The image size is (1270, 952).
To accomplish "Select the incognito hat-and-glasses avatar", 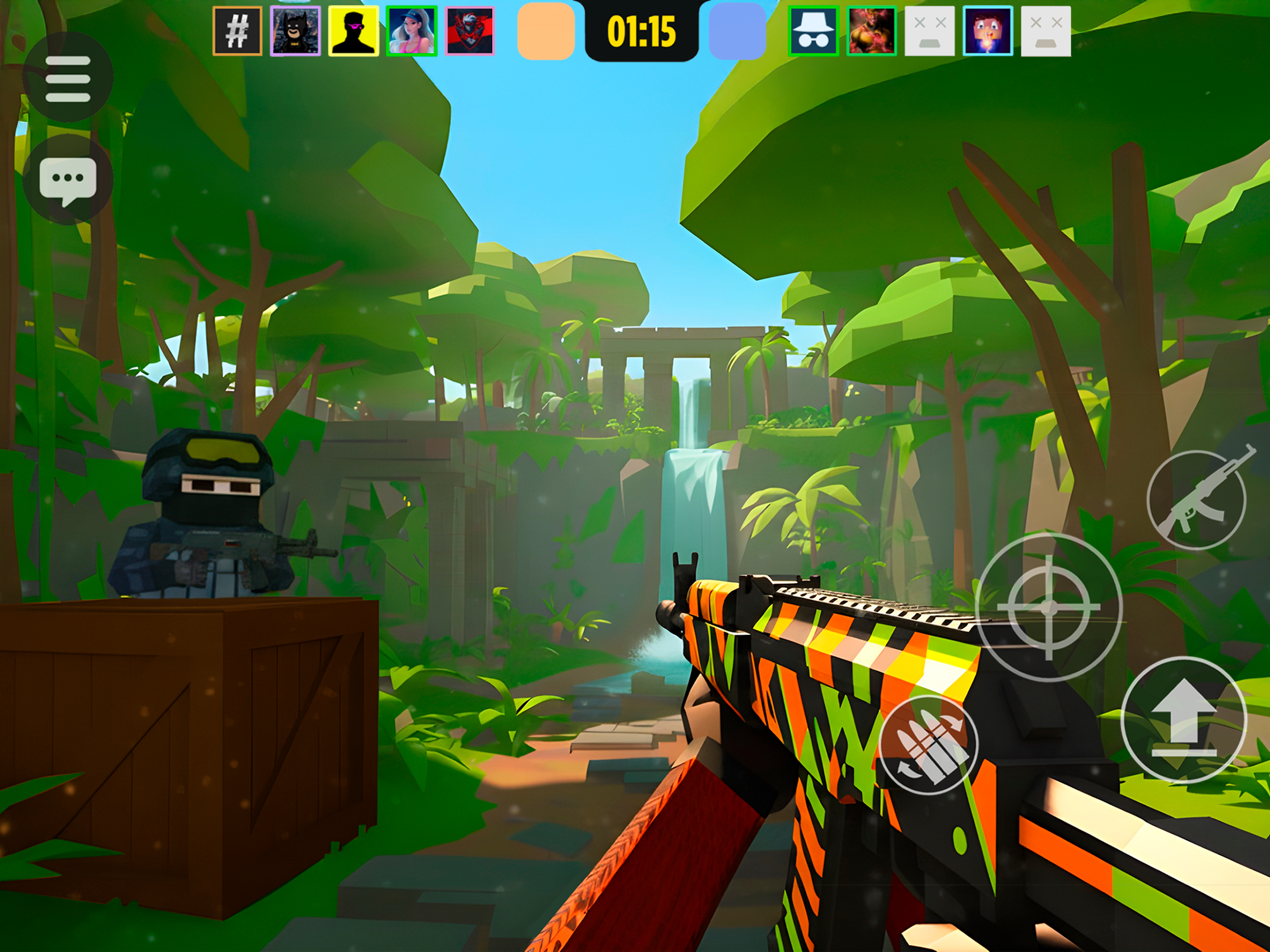I will (813, 31).
